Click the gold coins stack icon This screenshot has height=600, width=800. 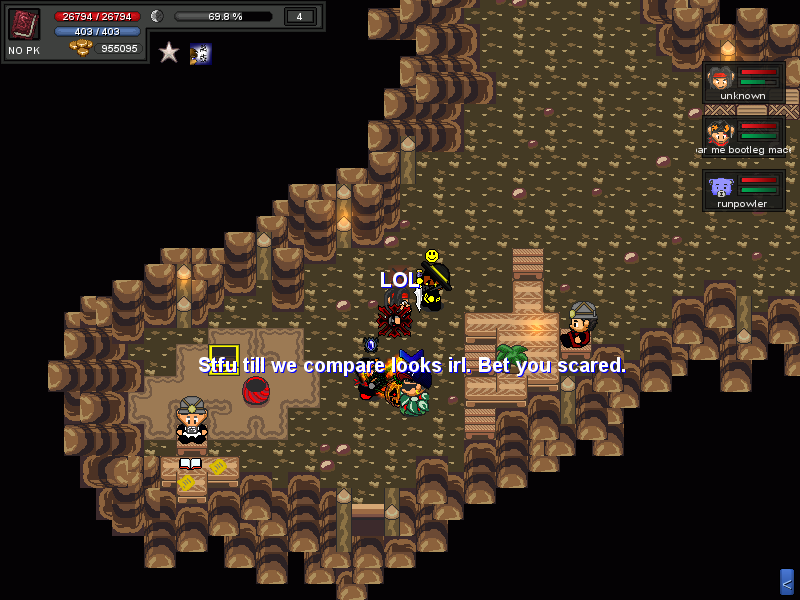pyautogui.click(x=81, y=48)
